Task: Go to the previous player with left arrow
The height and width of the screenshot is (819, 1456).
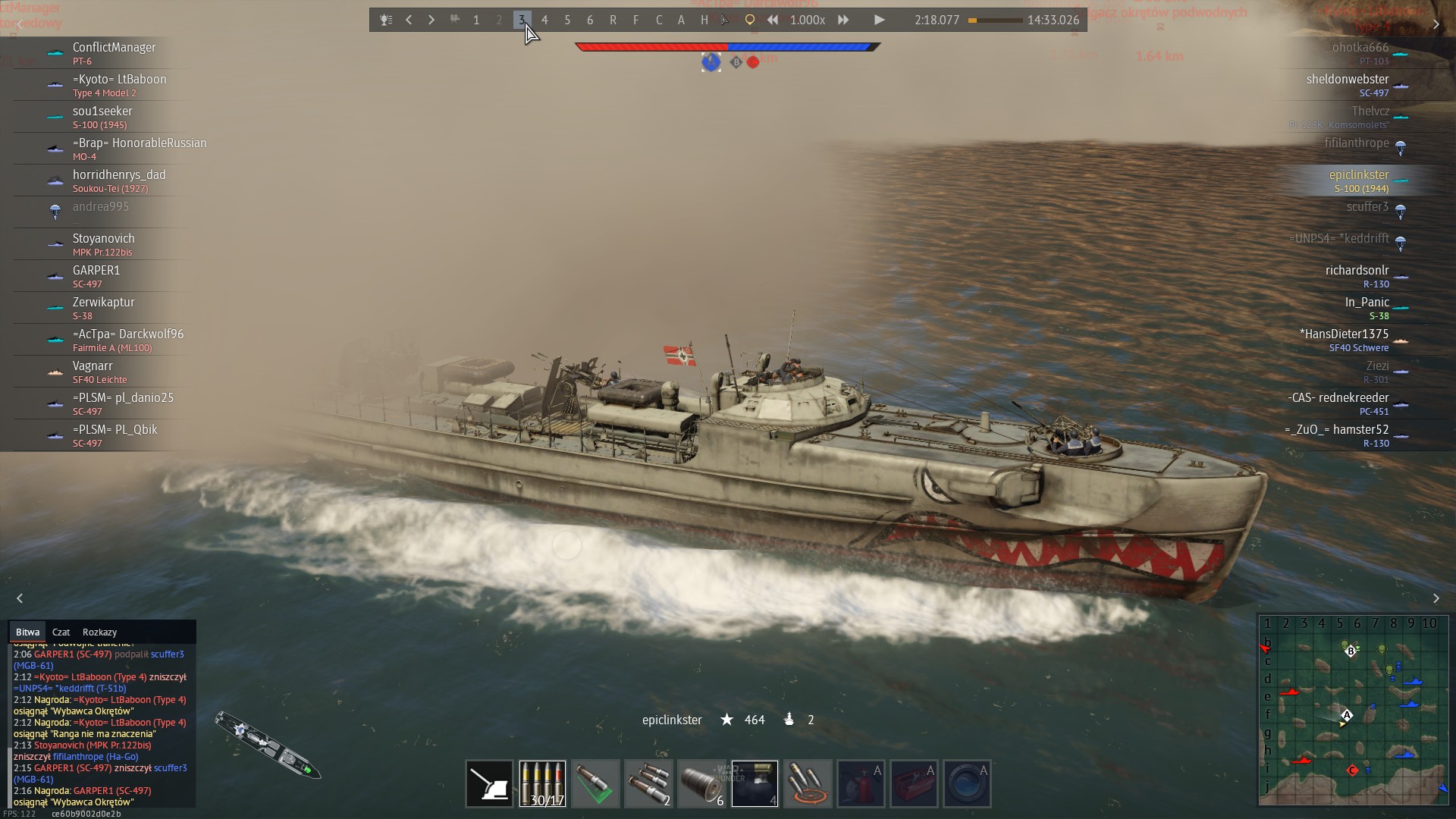Action: point(409,20)
